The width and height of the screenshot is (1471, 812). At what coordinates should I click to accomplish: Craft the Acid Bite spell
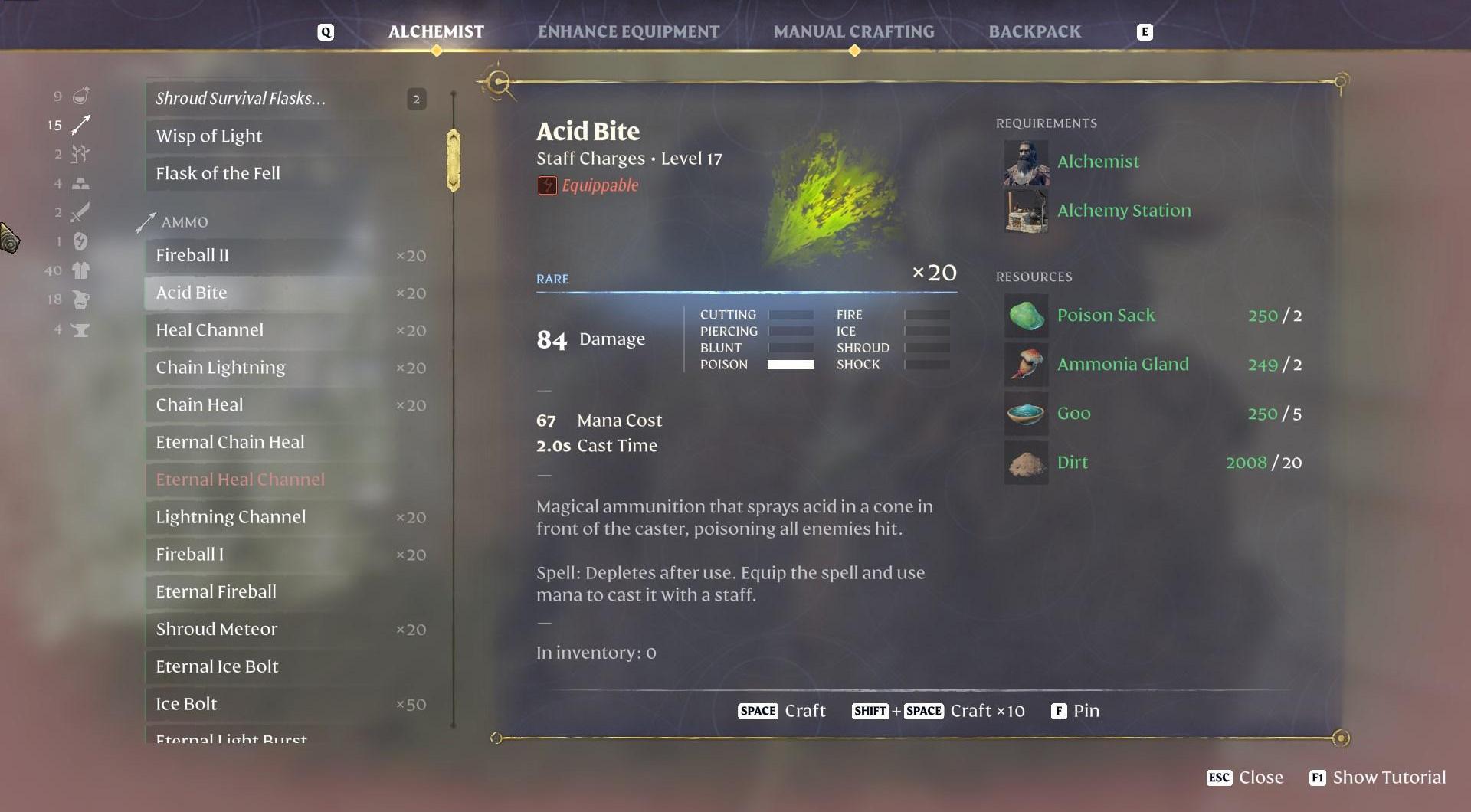pyautogui.click(x=781, y=711)
